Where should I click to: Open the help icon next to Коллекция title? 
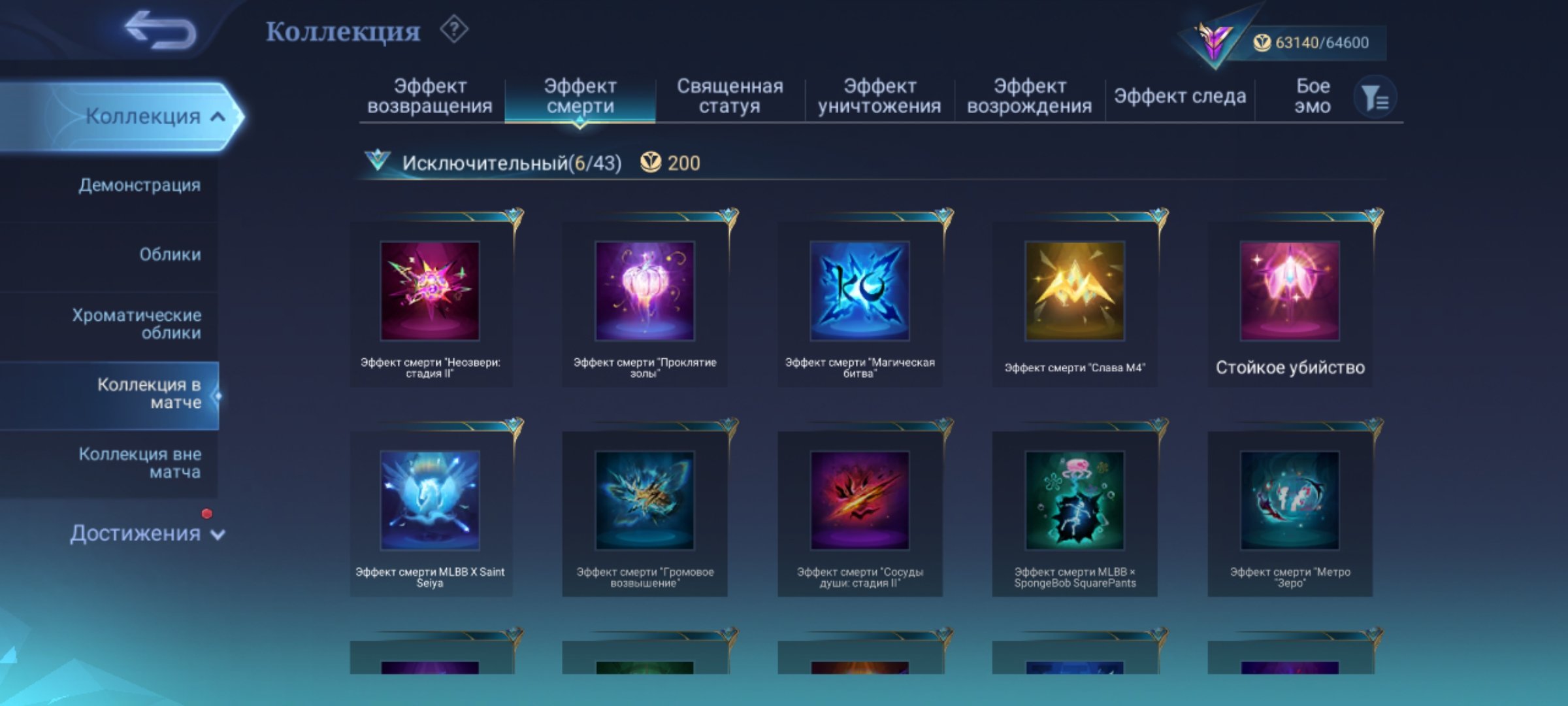455,30
